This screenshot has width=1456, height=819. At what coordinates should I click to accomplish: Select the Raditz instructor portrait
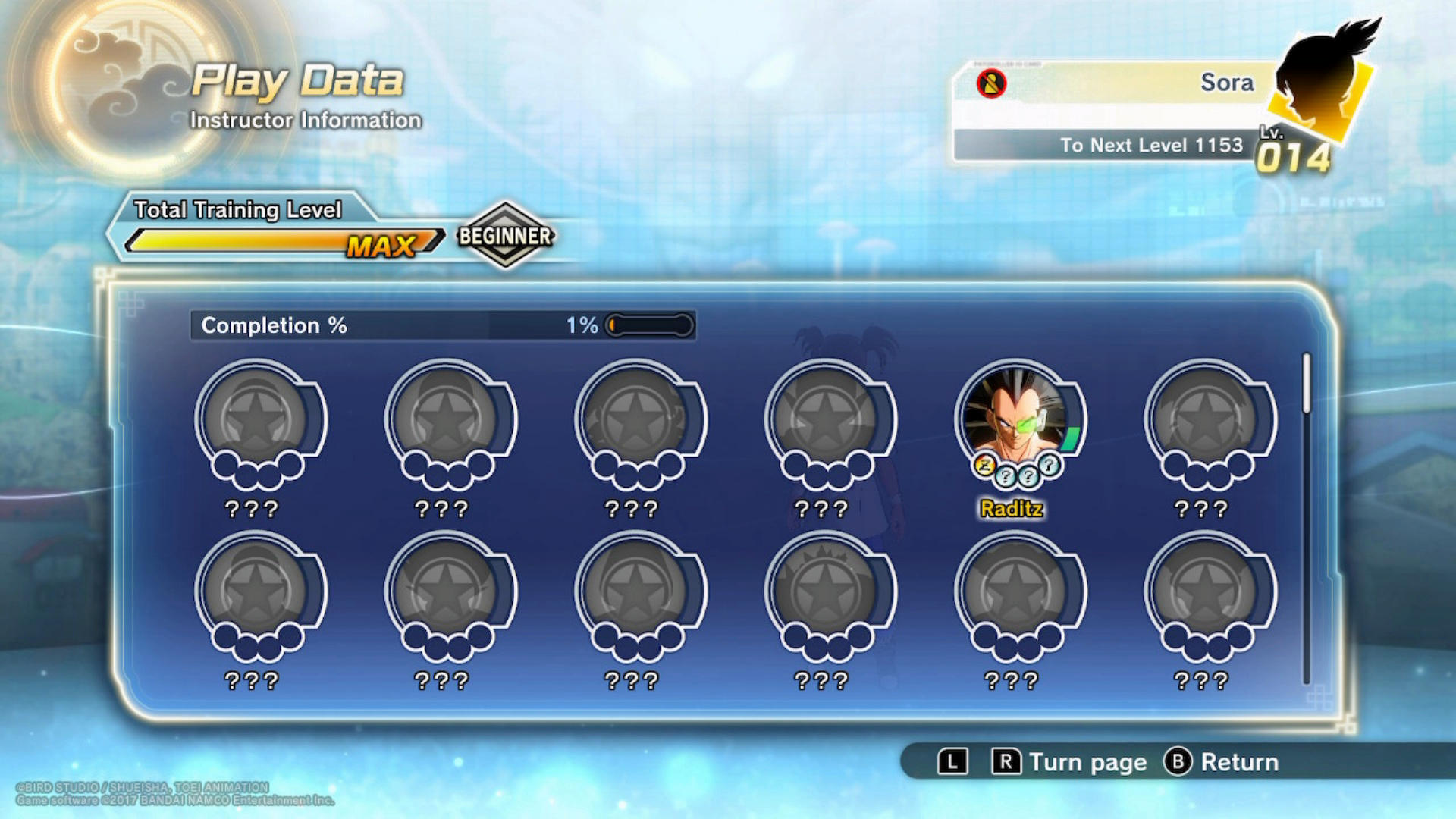[1013, 417]
